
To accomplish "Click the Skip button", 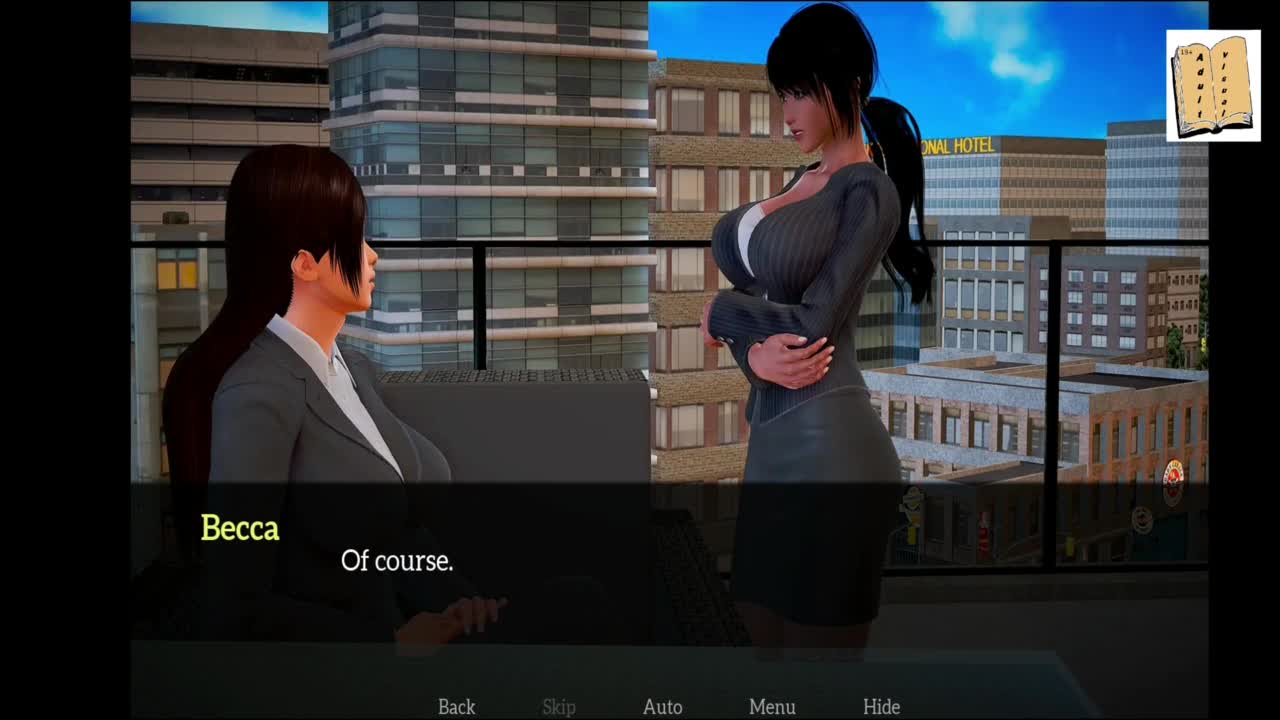I will (x=559, y=707).
